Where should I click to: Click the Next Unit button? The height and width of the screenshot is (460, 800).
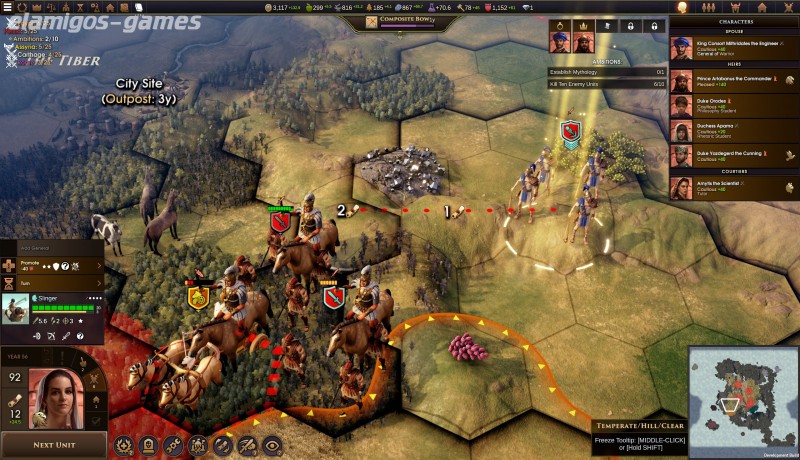coord(54,445)
